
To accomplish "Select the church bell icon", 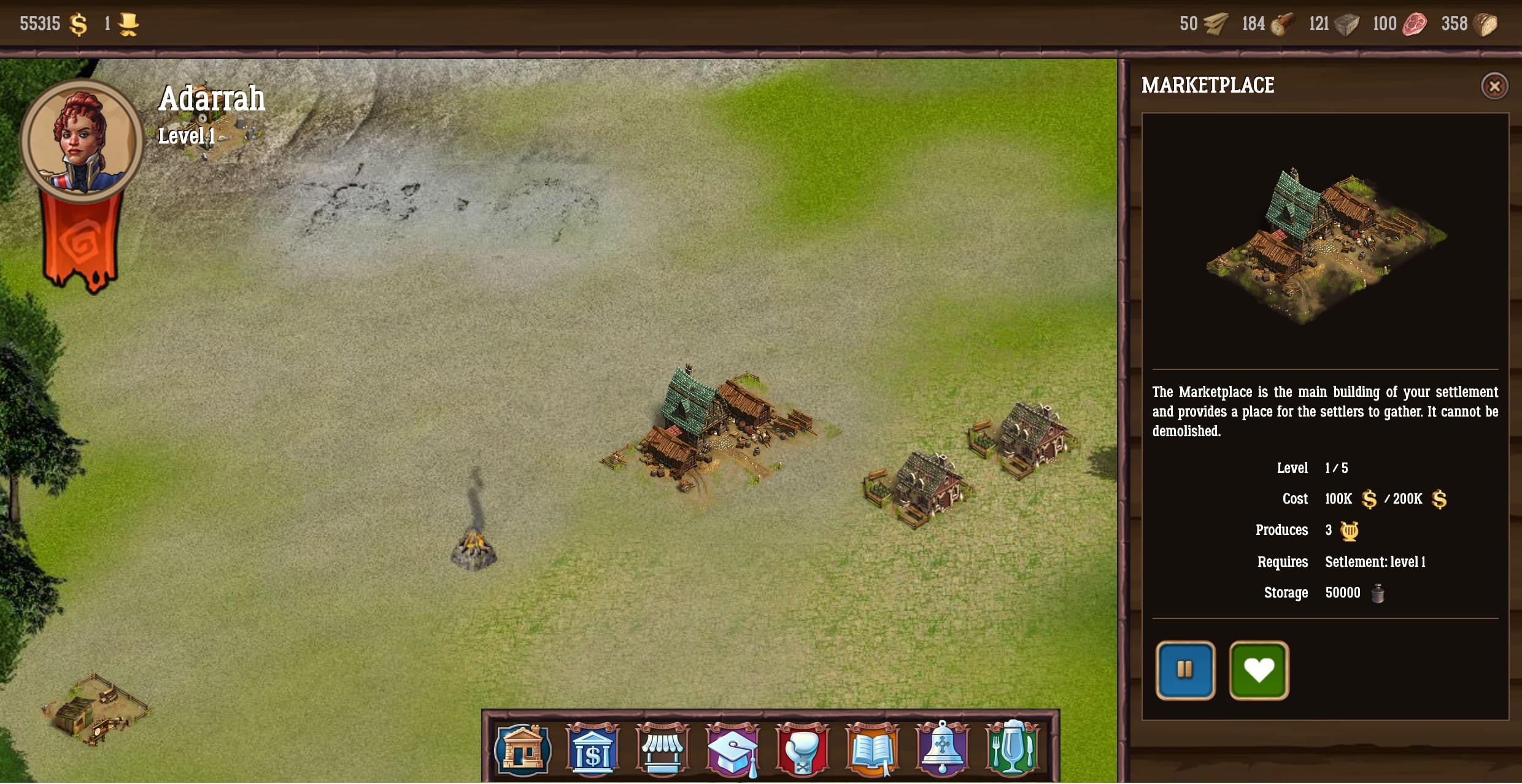I will click(x=943, y=750).
